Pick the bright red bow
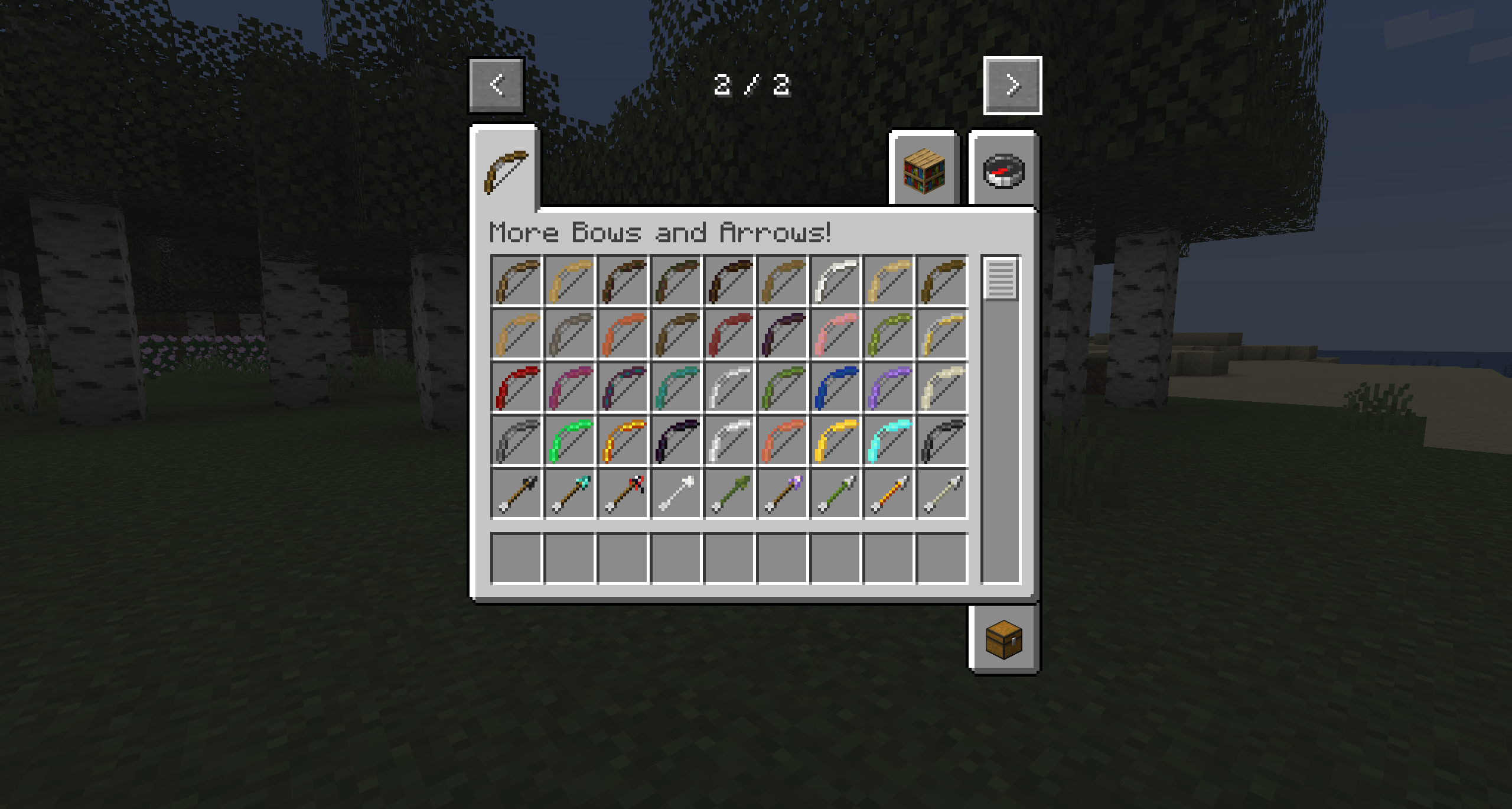The image size is (1512, 809). click(516, 387)
